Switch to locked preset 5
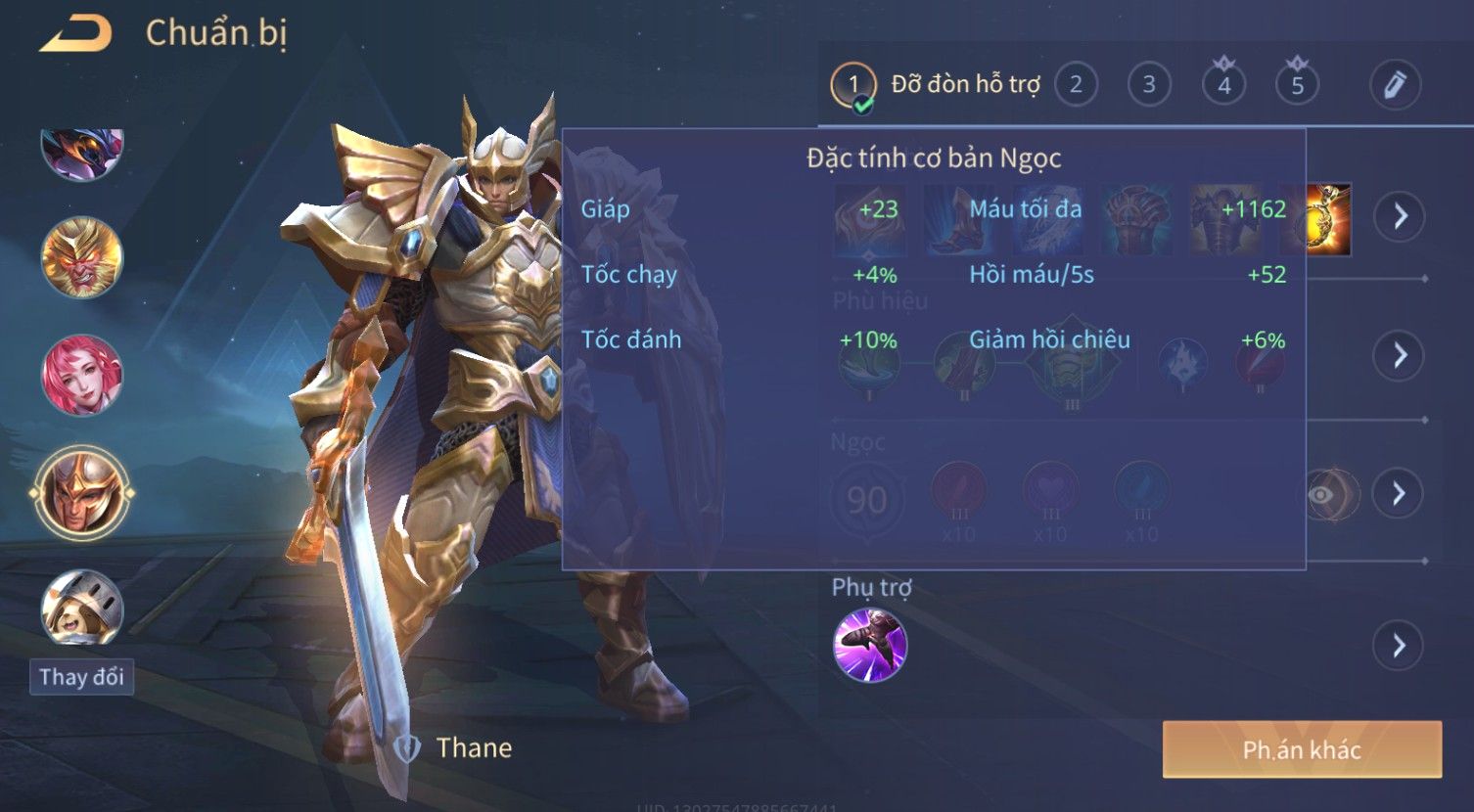The width and height of the screenshot is (1474, 812). click(x=1297, y=85)
